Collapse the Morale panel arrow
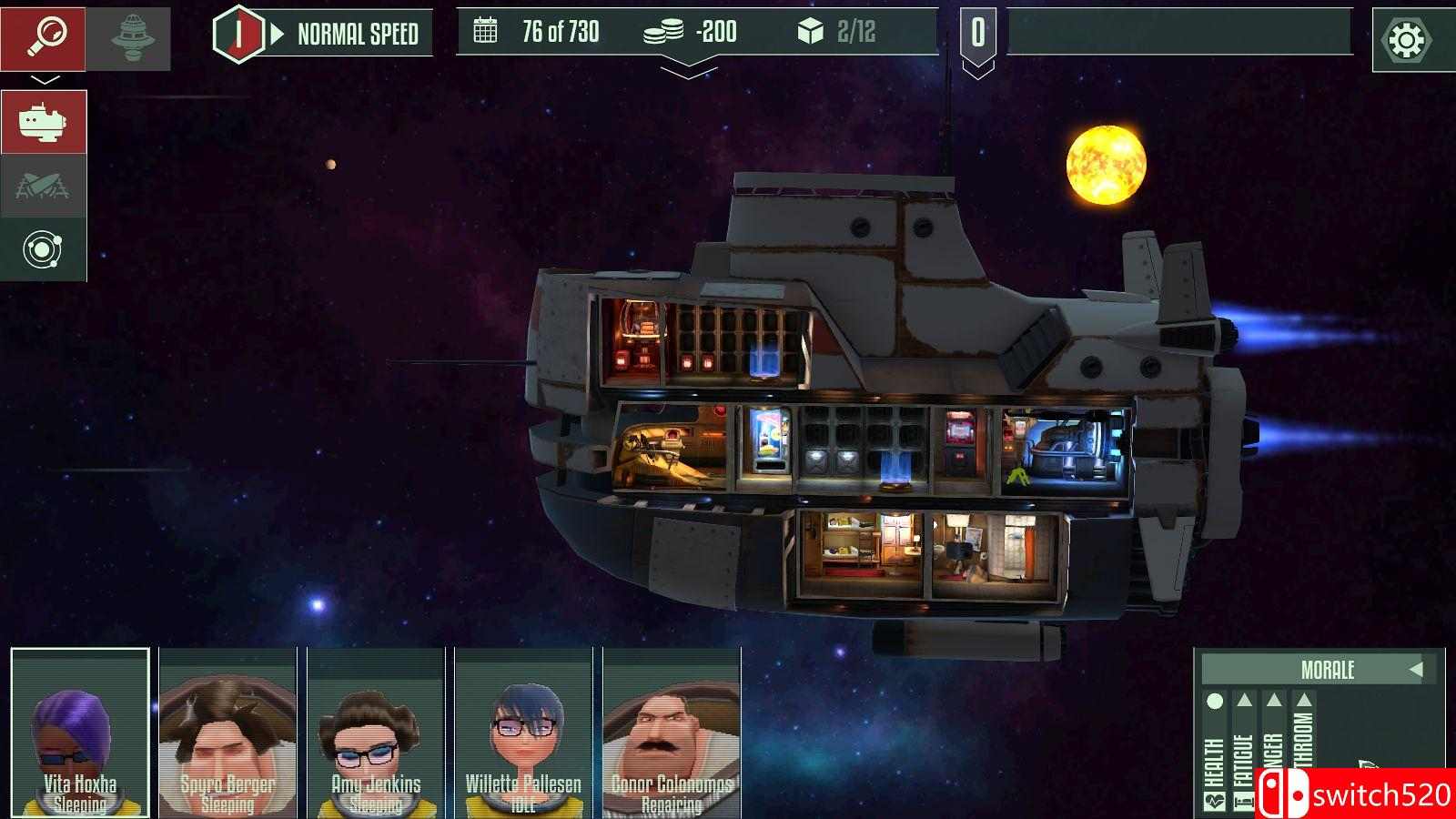The width and height of the screenshot is (1456, 819). (1415, 670)
